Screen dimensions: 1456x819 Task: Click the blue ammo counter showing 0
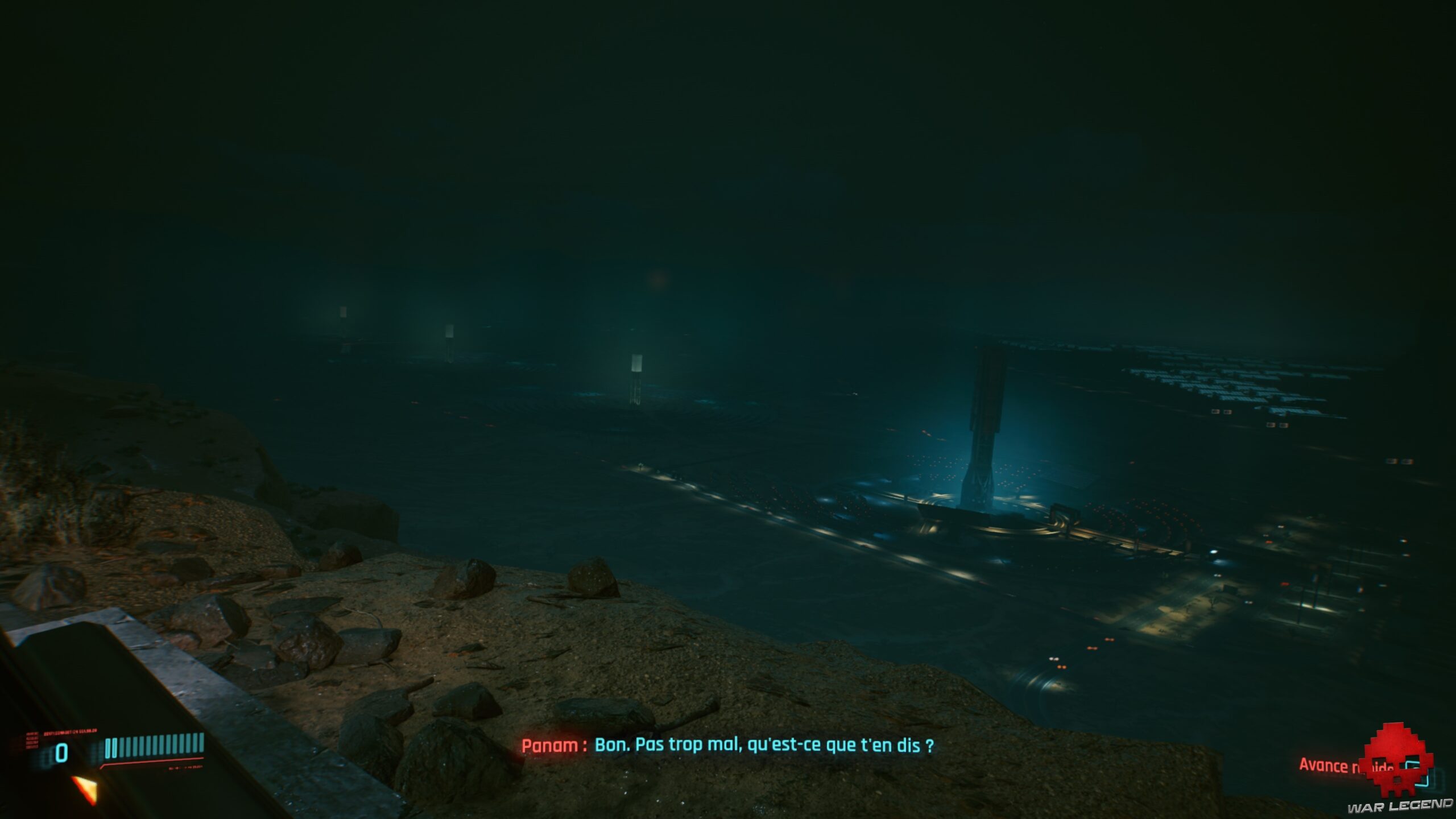(x=61, y=752)
